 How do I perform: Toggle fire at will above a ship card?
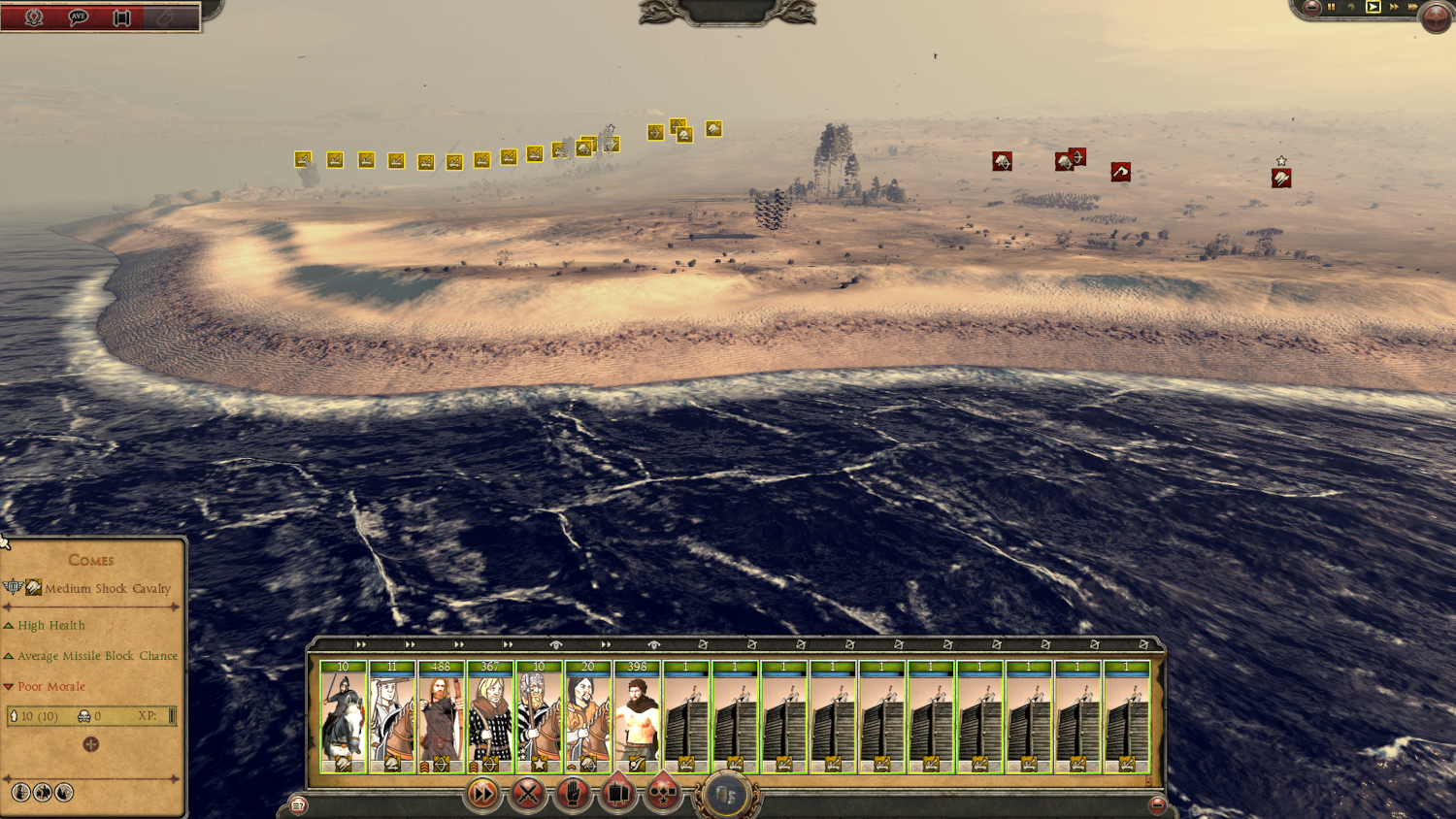coord(705,642)
